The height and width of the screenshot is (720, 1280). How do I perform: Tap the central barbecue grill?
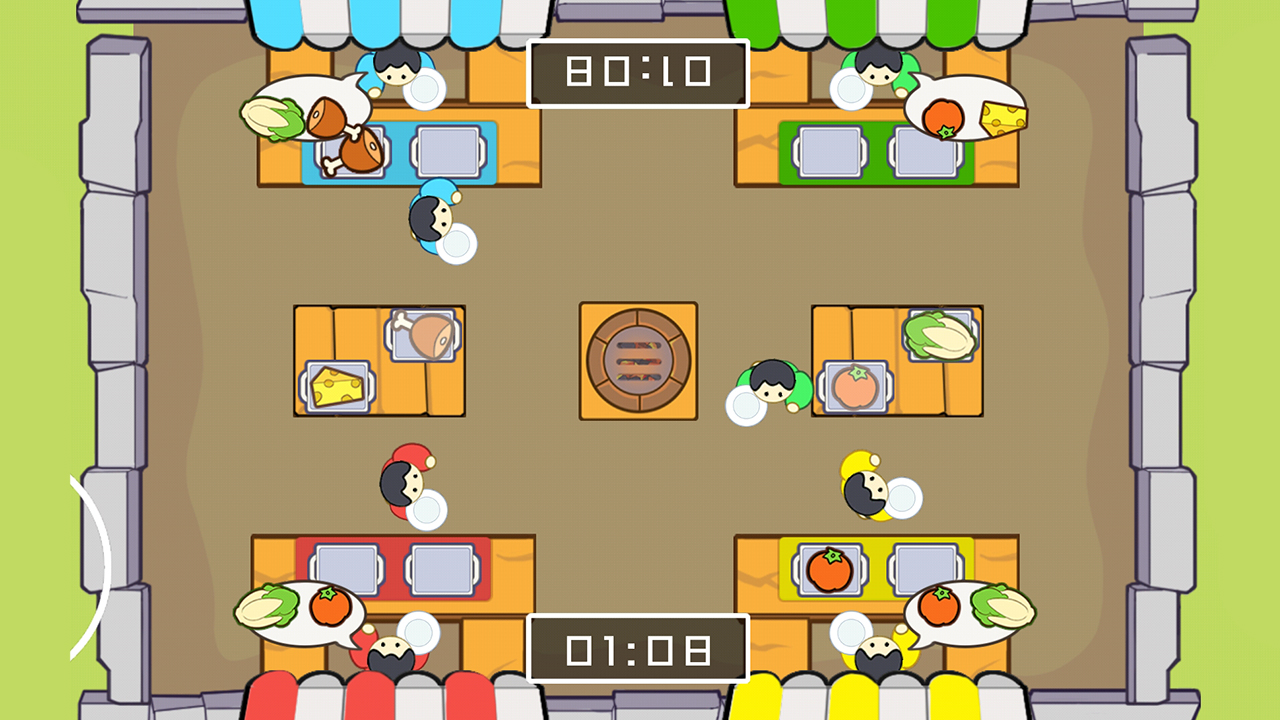pos(638,360)
